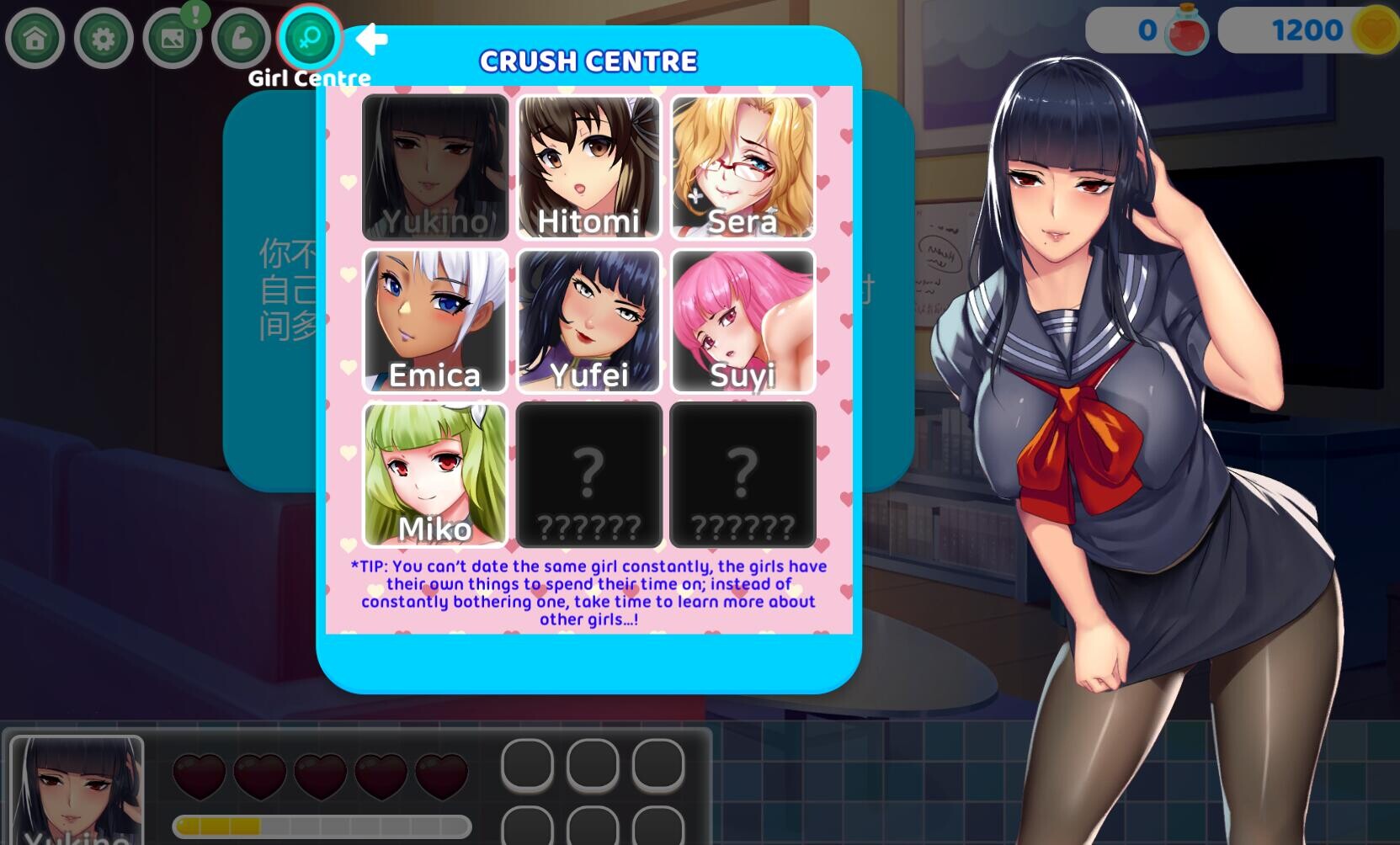Open the home icon button

click(35, 39)
